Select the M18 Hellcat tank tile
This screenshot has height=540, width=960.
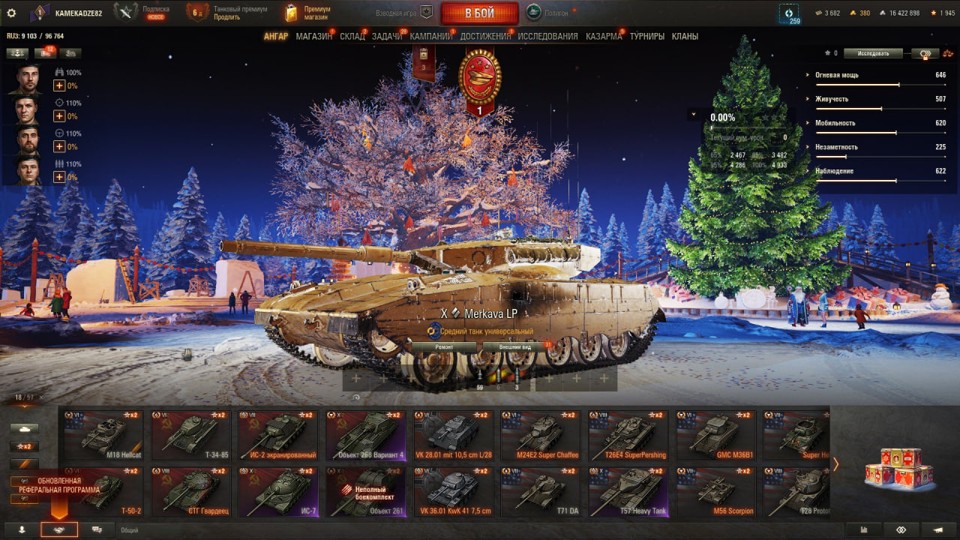[x=103, y=434]
